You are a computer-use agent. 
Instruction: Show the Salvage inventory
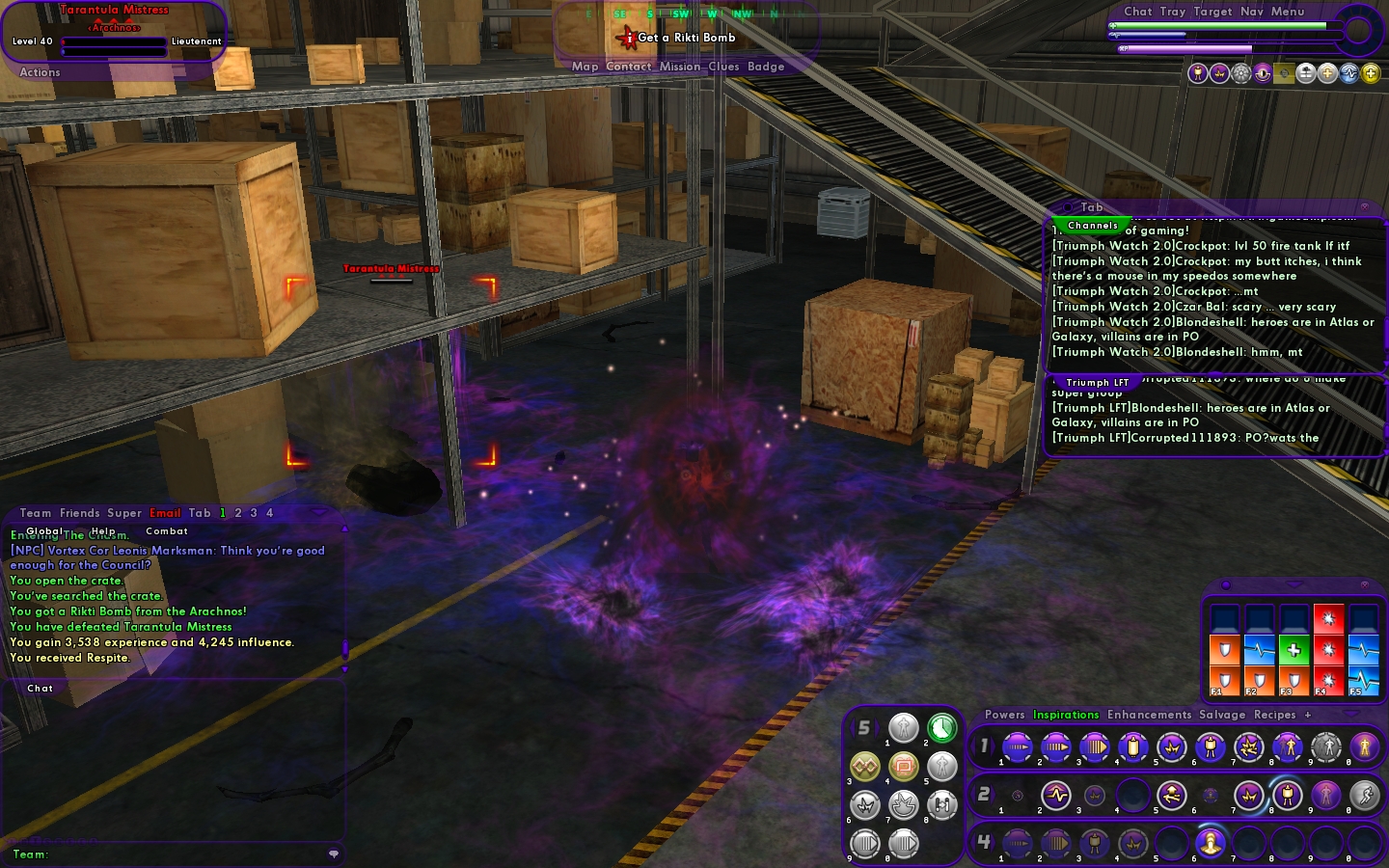tap(1222, 715)
